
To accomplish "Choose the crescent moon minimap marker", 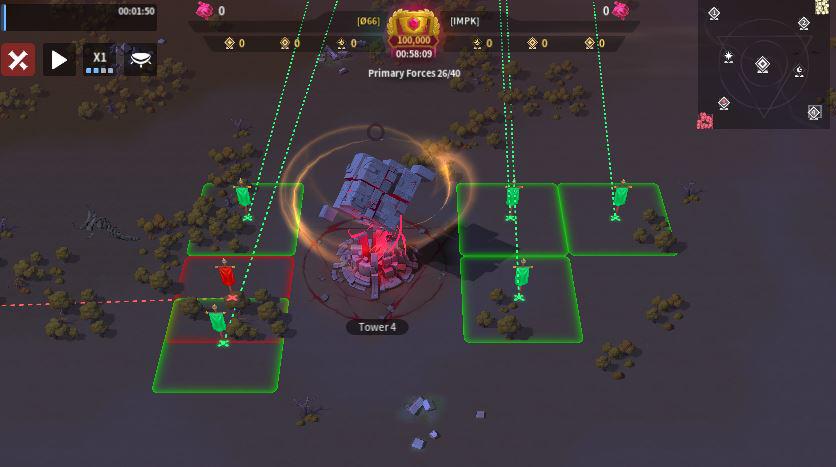I will click(x=799, y=71).
